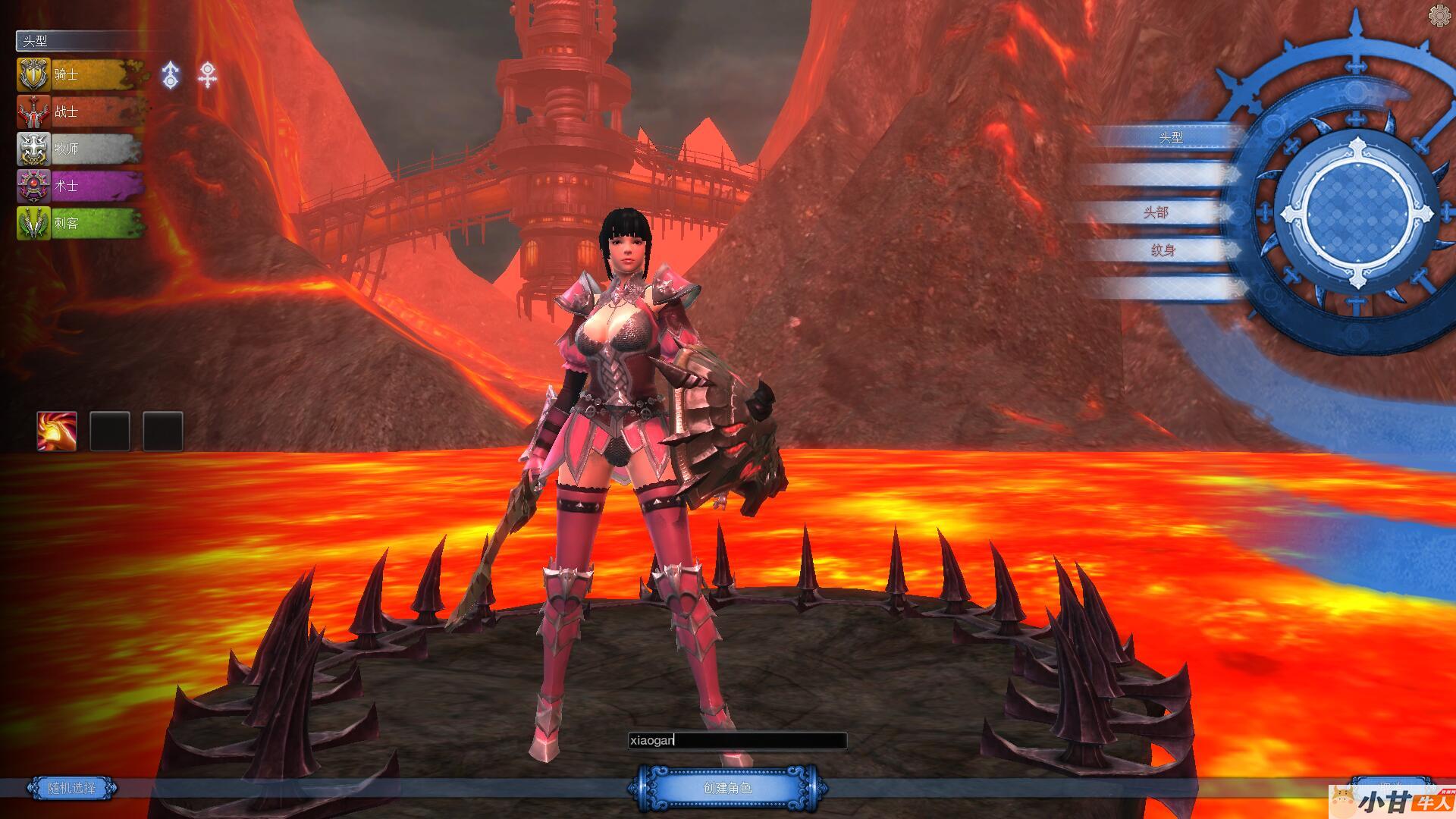Choose the green 刺客 assassin class
Image resolution: width=1456 pixels, height=819 pixels.
[x=80, y=223]
